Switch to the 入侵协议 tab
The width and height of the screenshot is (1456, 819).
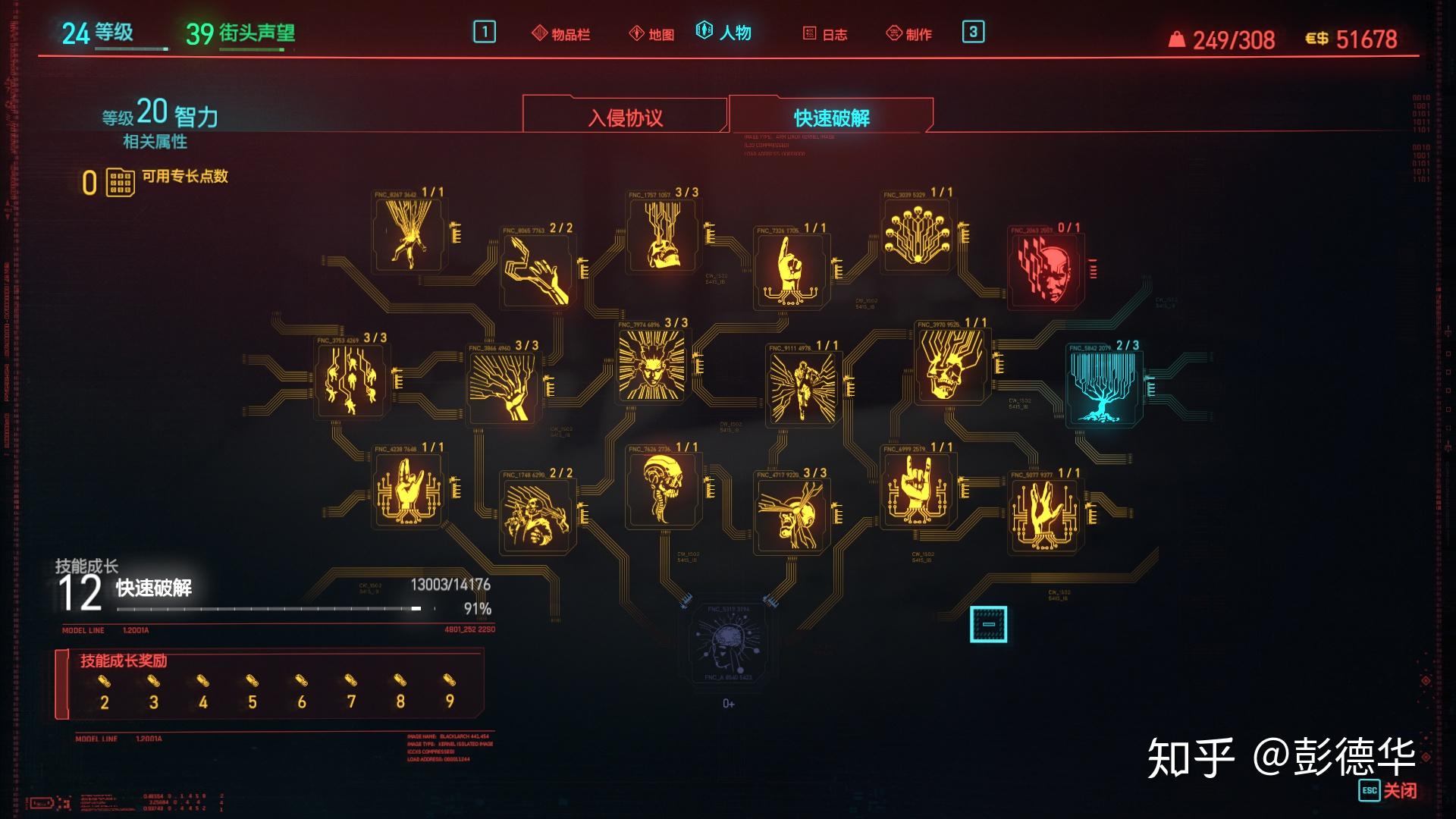[x=625, y=118]
